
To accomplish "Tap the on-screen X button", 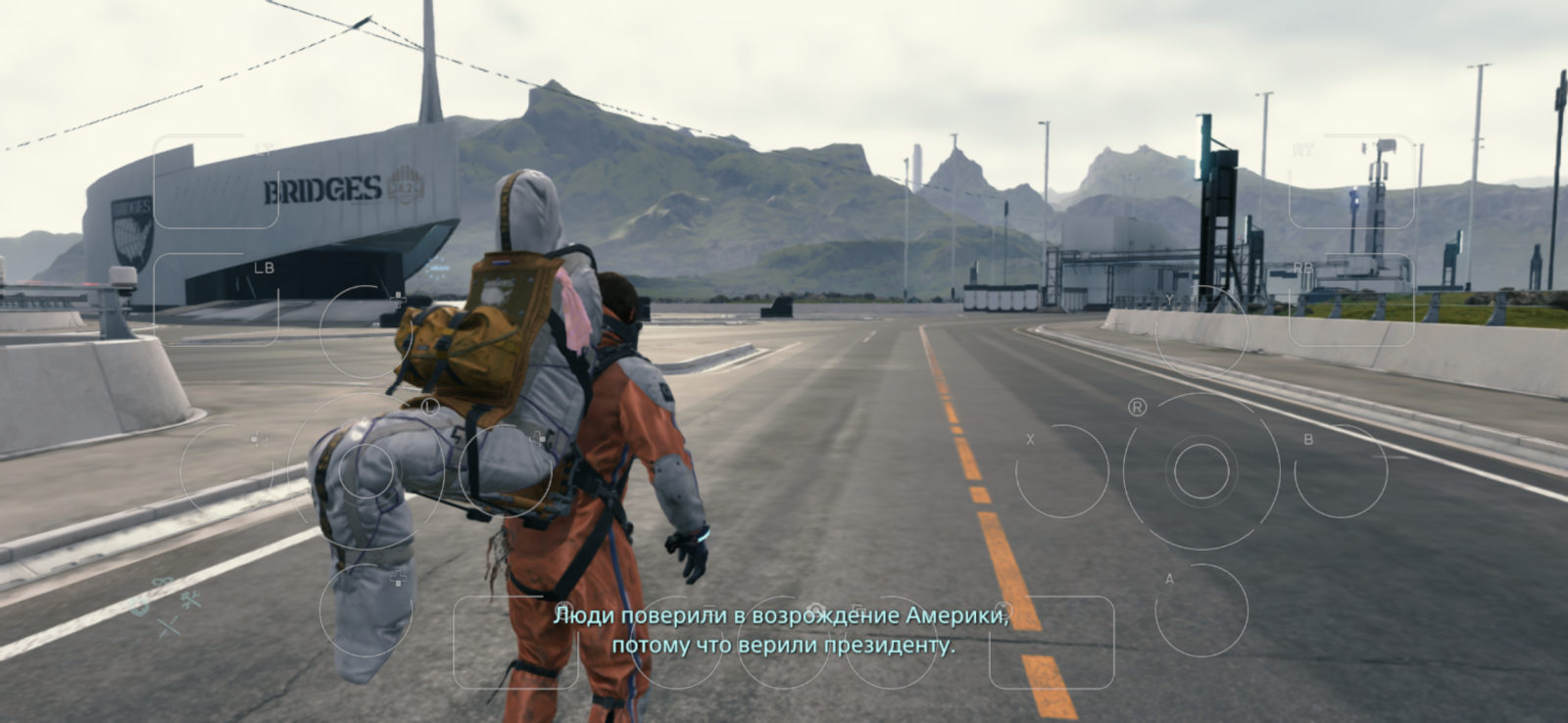I will pos(1062,471).
